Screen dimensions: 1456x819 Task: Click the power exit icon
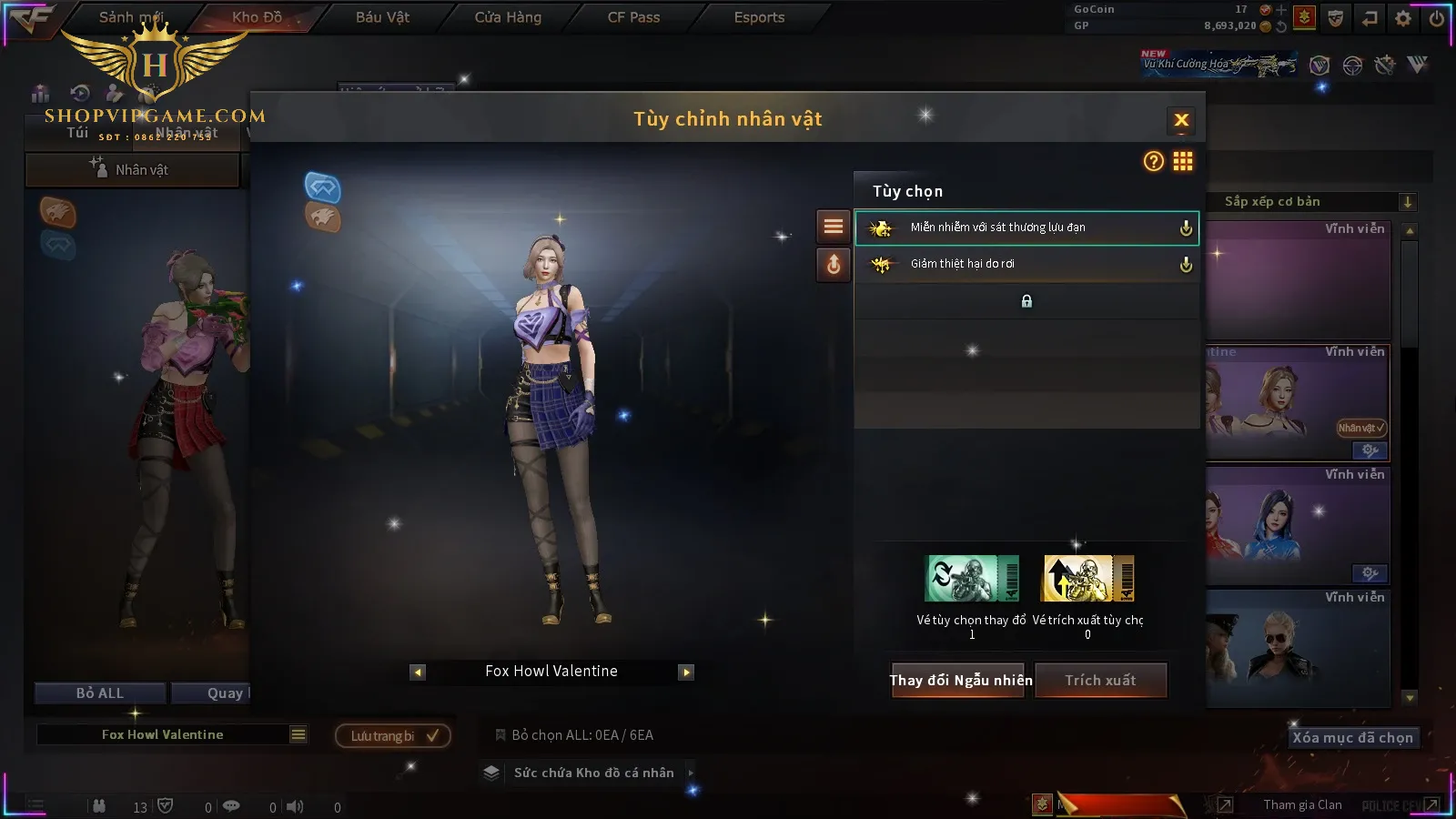click(x=1437, y=18)
